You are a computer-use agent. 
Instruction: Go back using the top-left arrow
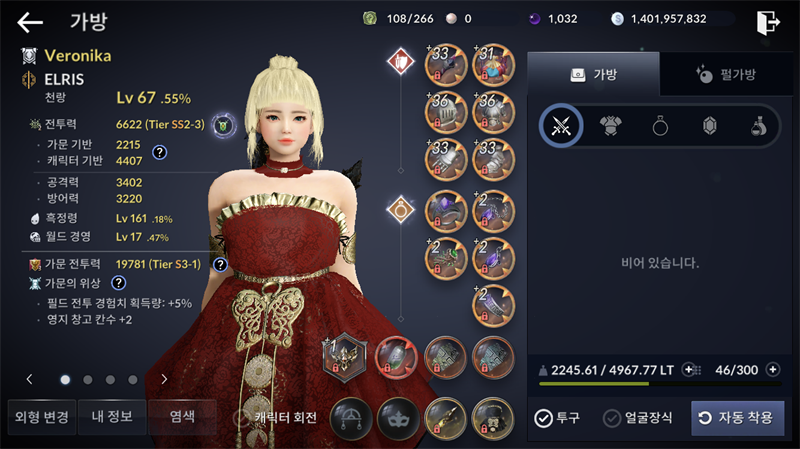tap(30, 22)
